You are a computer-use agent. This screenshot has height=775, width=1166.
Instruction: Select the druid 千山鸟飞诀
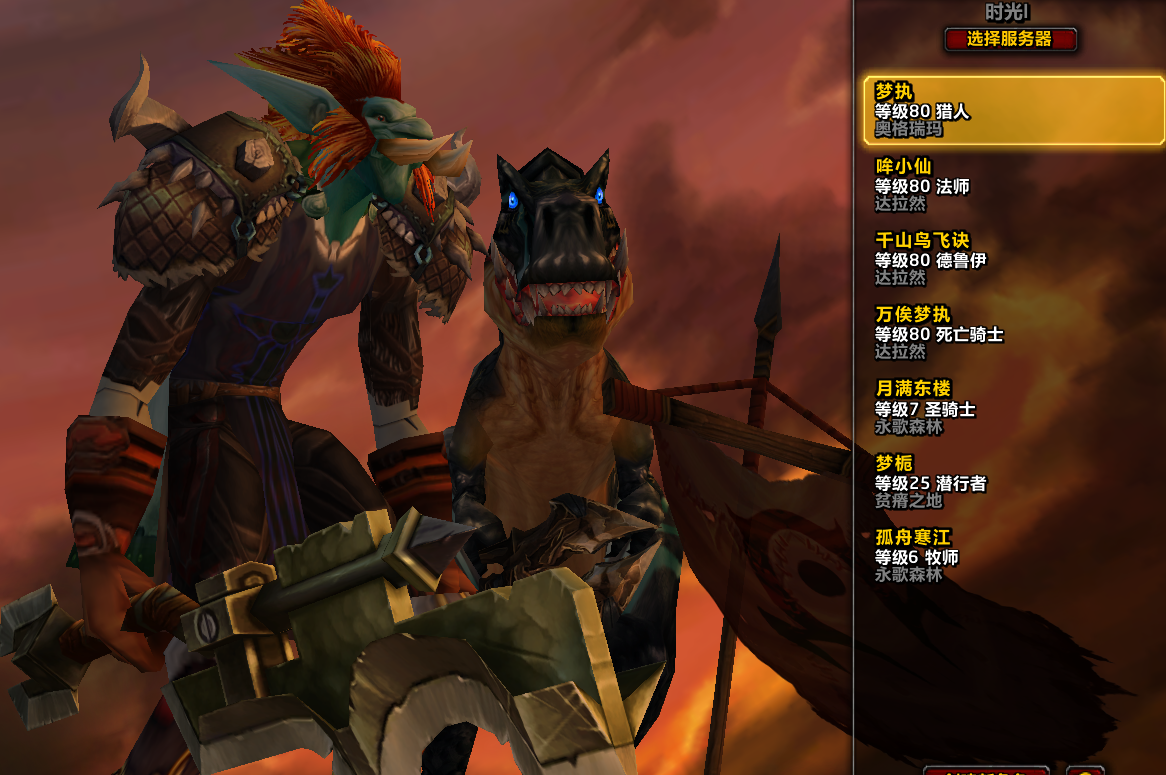point(1012,259)
